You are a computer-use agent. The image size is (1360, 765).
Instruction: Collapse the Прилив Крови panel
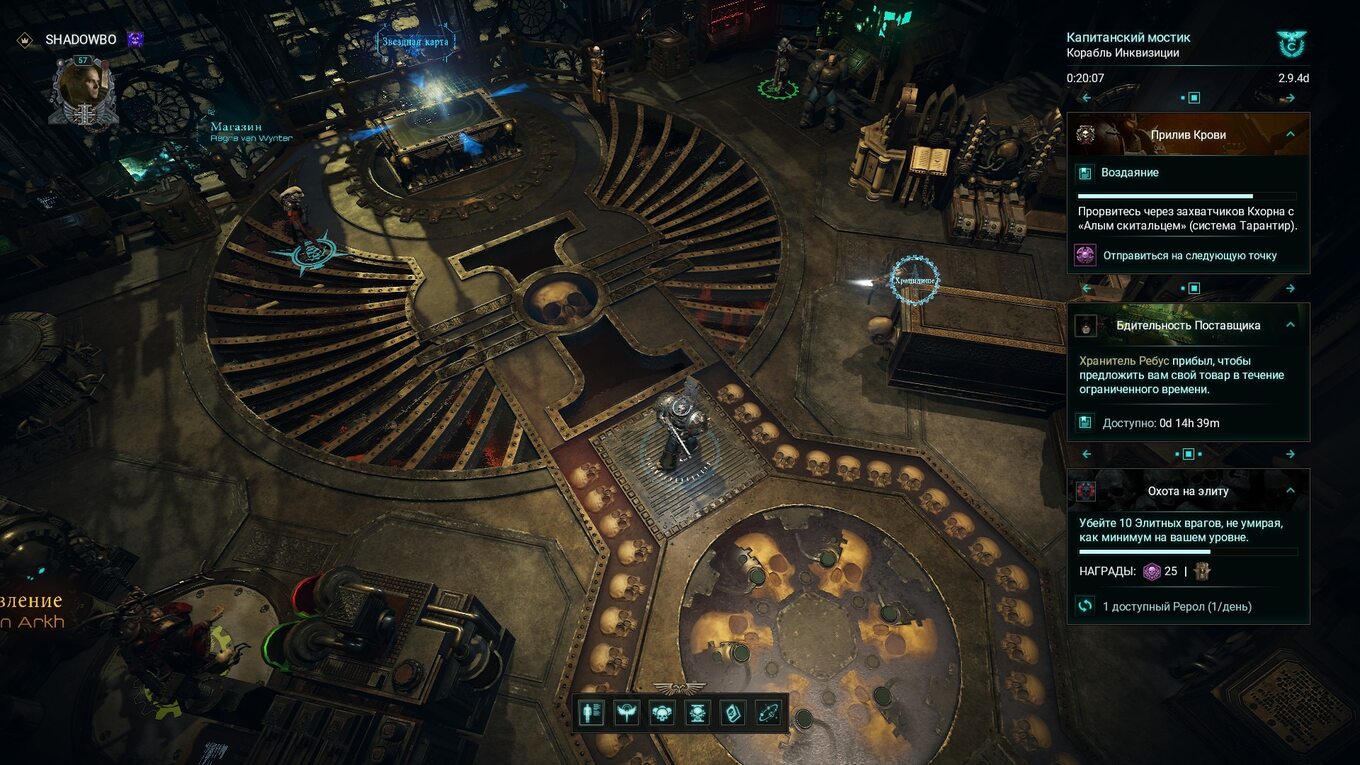click(x=1290, y=134)
